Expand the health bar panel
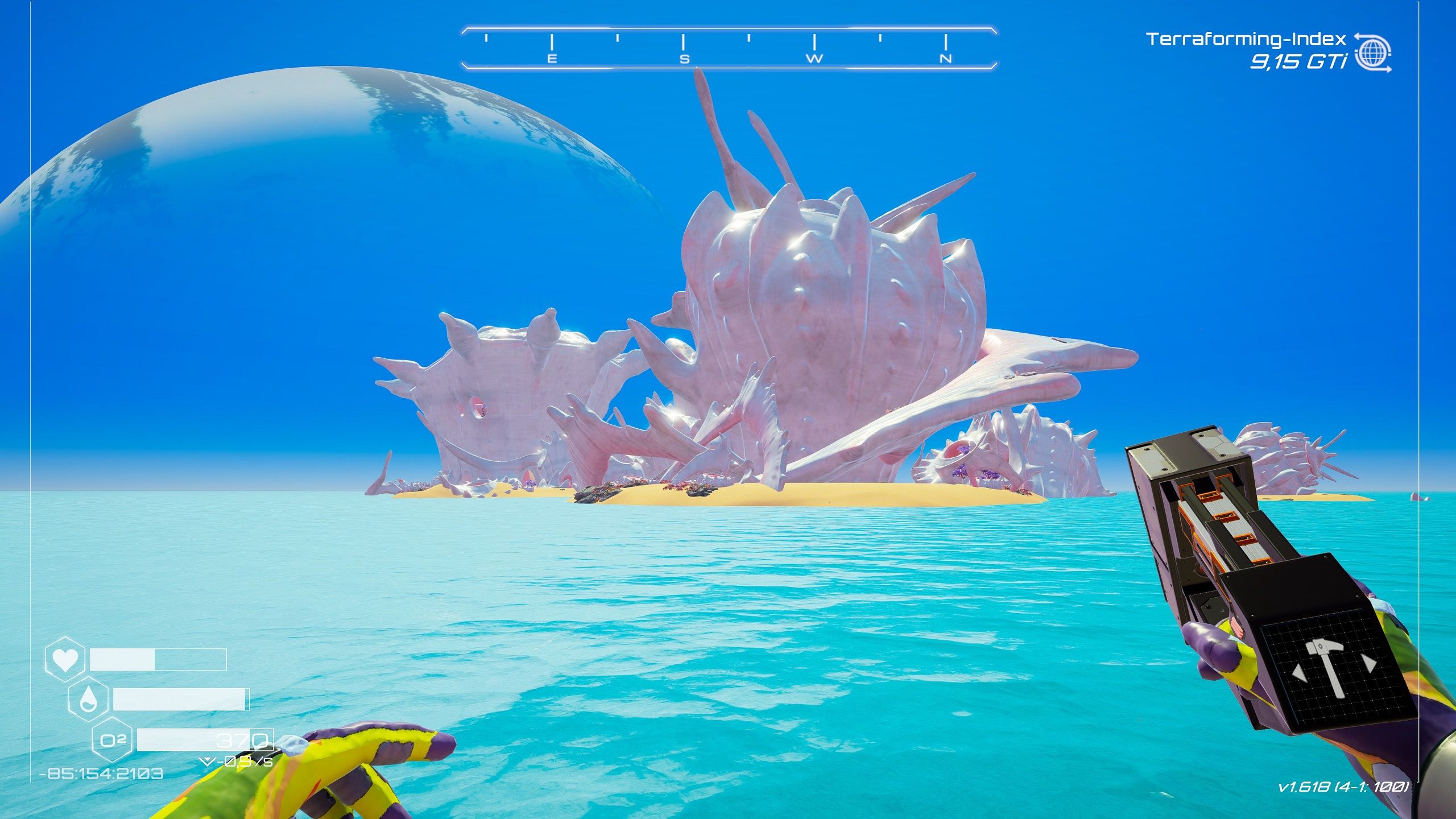Screen dimensions: 1456x819 pyautogui.click(x=158, y=660)
